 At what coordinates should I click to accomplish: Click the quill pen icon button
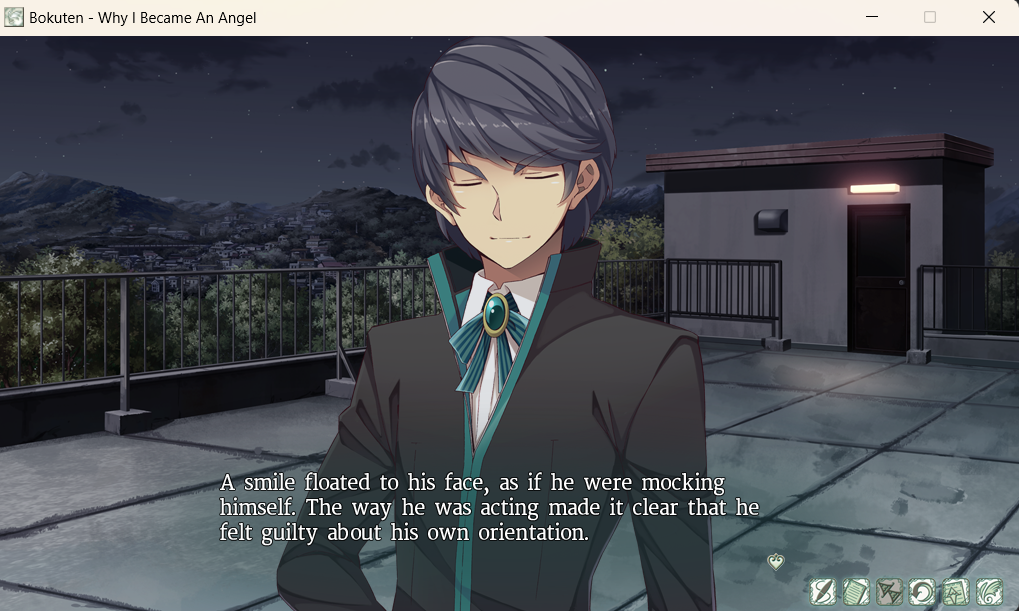click(822, 591)
